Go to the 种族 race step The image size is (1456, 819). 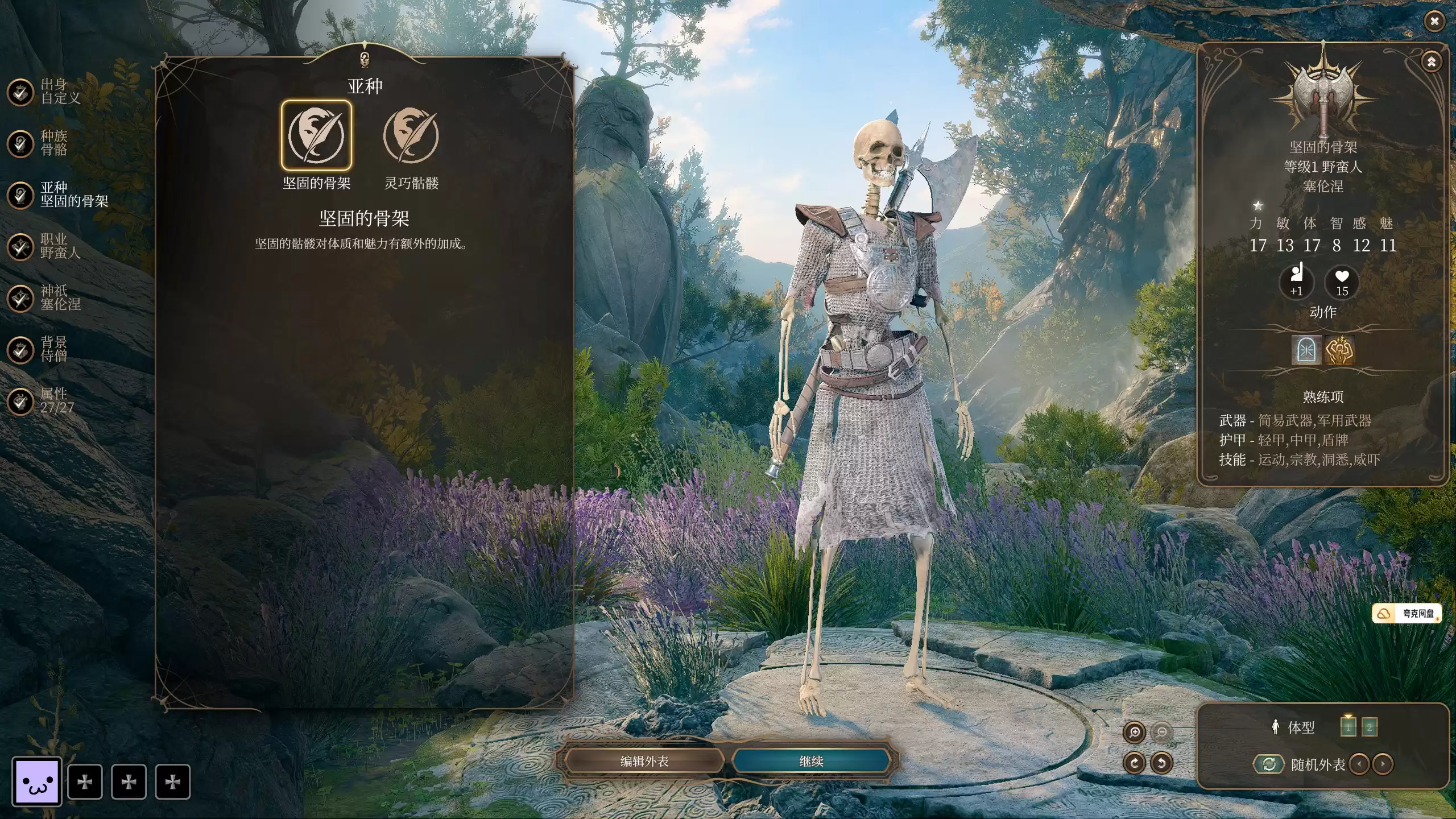[x=20, y=143]
